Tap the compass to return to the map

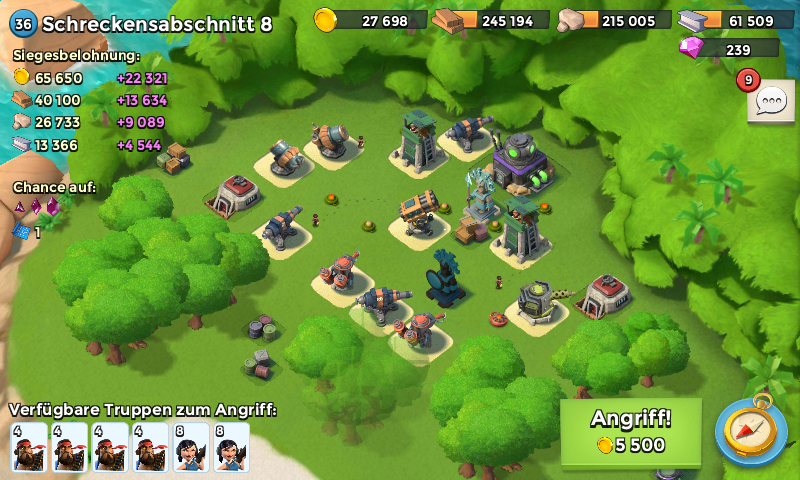tap(750, 432)
